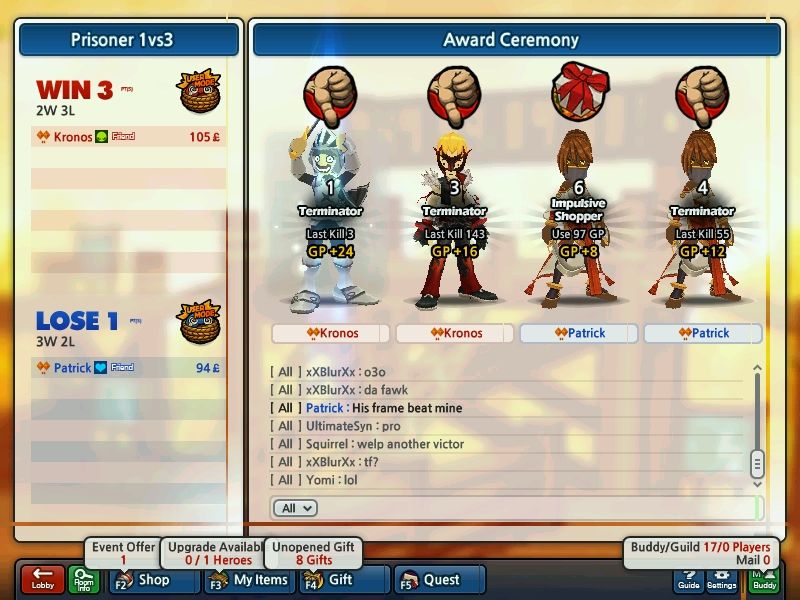800x600 pixels.
Task: Click the Patrick name tag under Impulsive Shopper
Action: click(x=579, y=333)
